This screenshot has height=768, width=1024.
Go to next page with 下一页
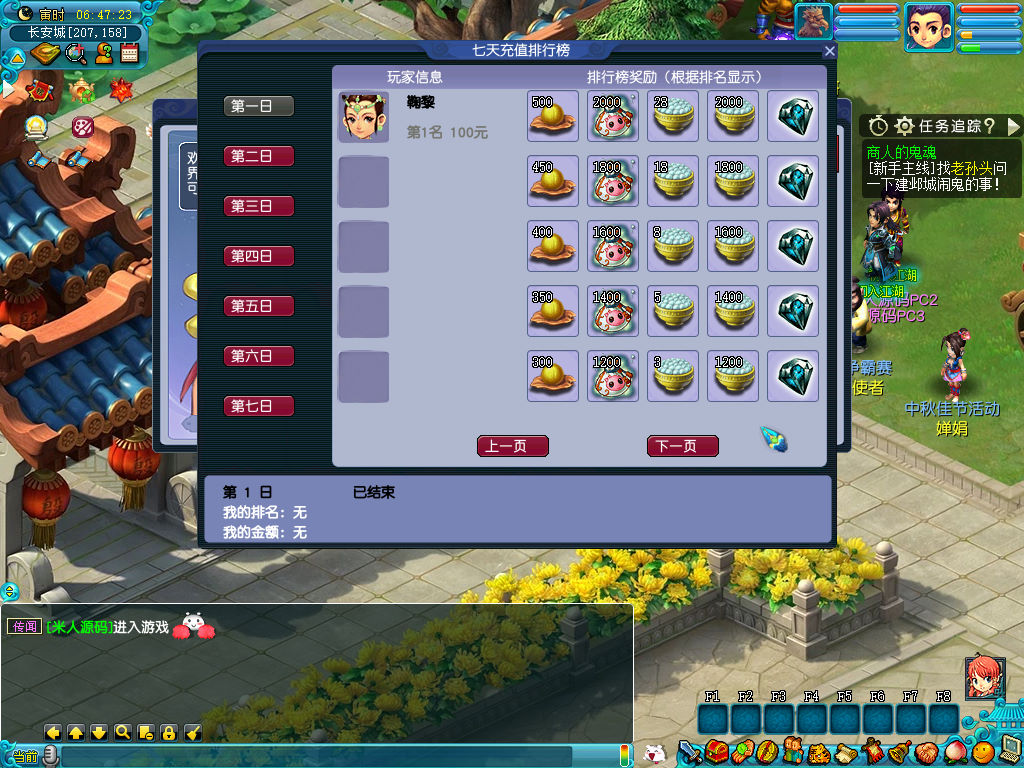[x=683, y=446]
